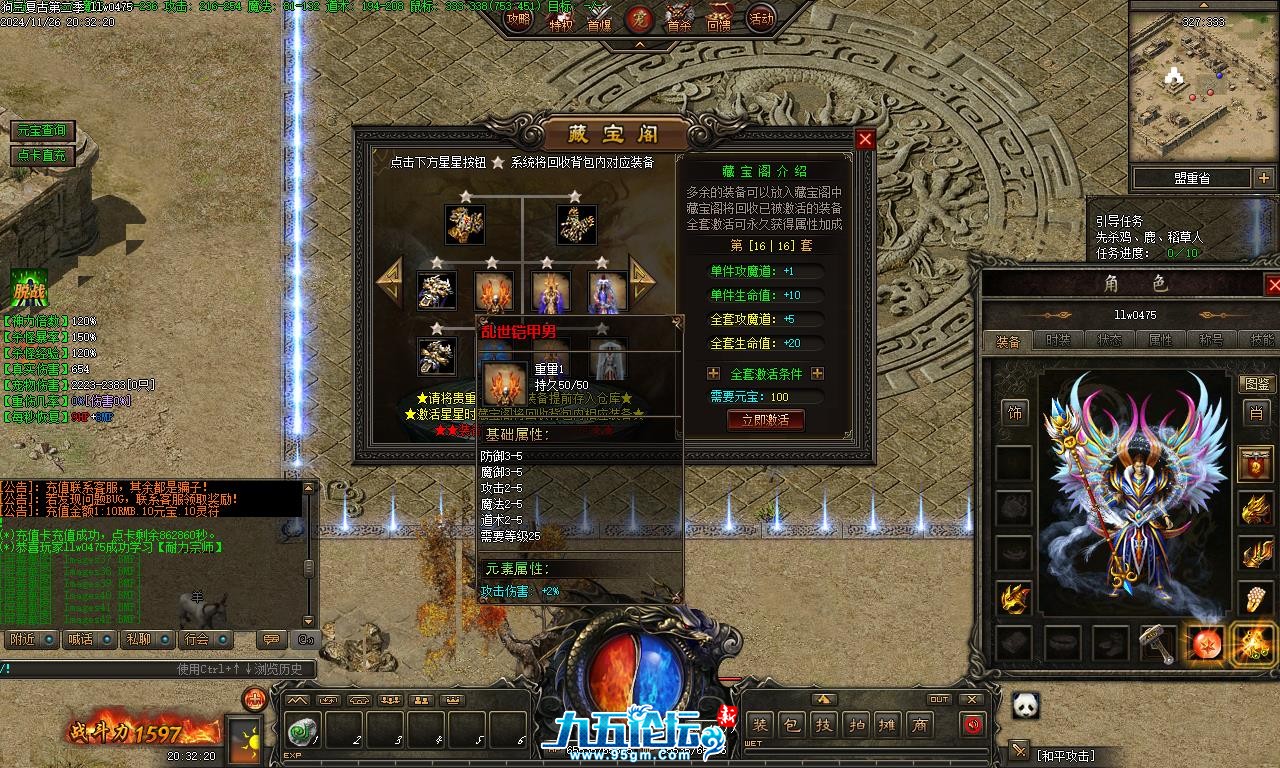Select the 回馈 treasure chest icon
This screenshot has height=768, width=1280.
point(719,17)
